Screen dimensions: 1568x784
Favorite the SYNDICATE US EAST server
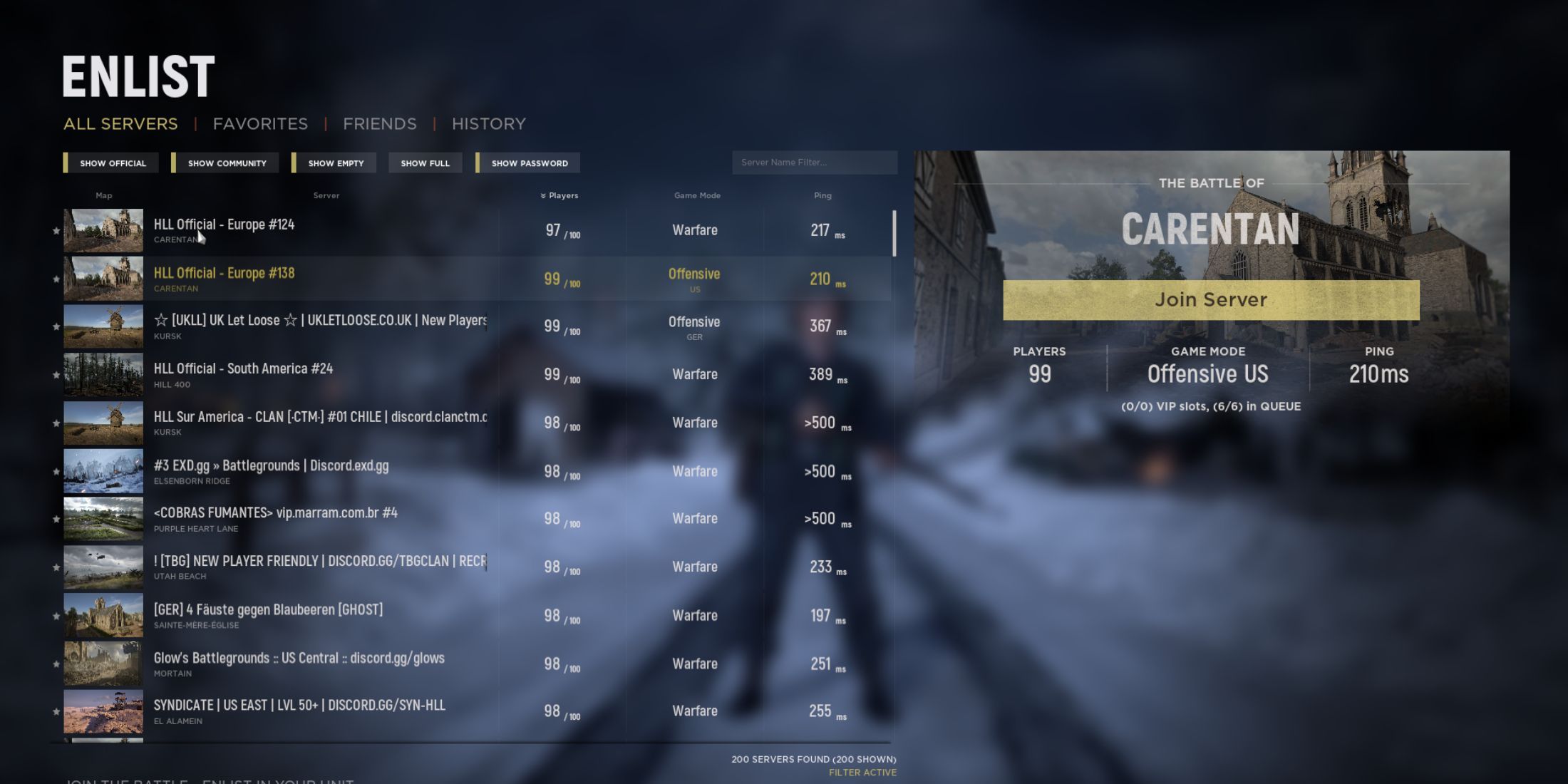(56, 711)
